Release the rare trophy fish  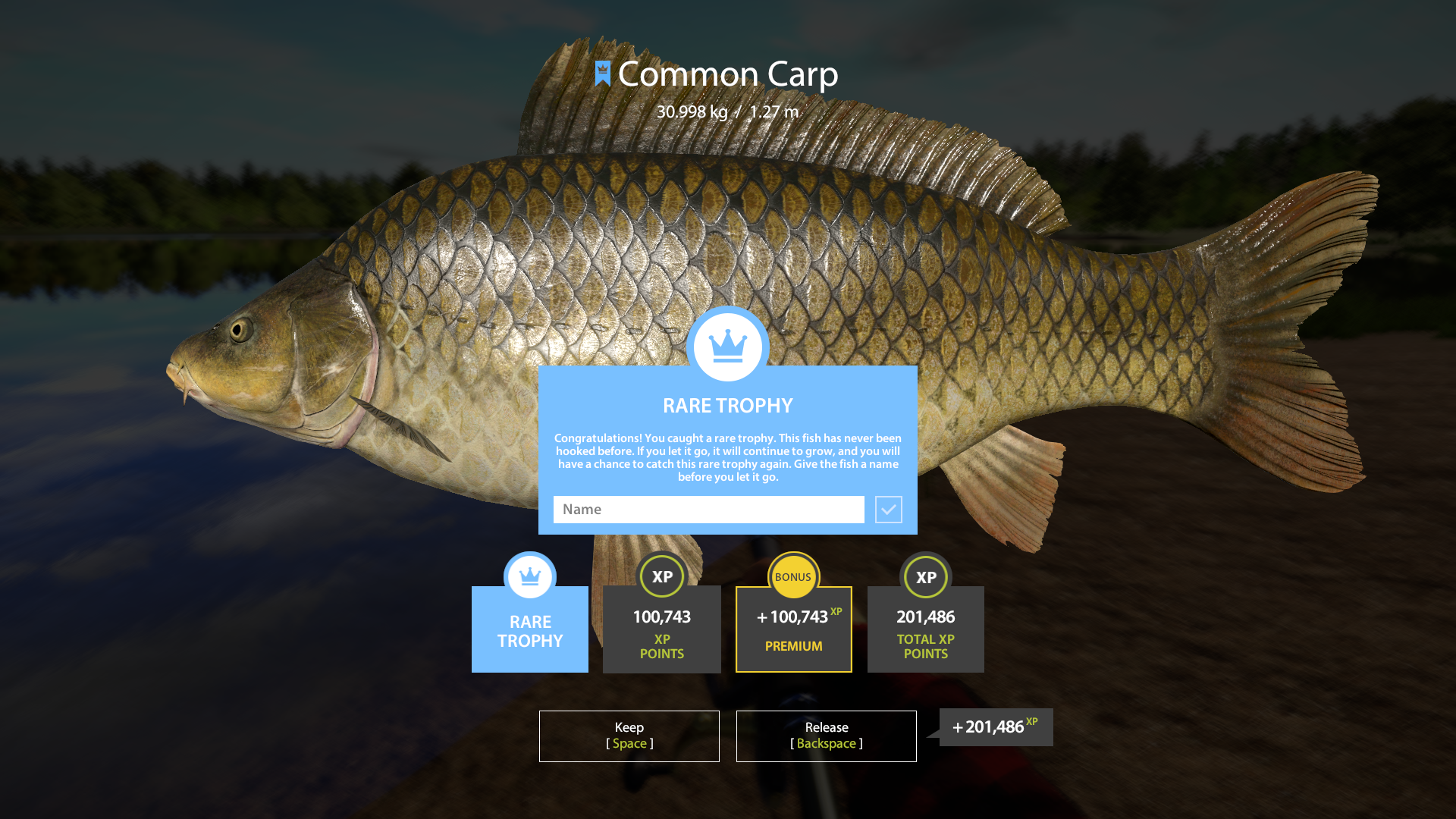826,736
